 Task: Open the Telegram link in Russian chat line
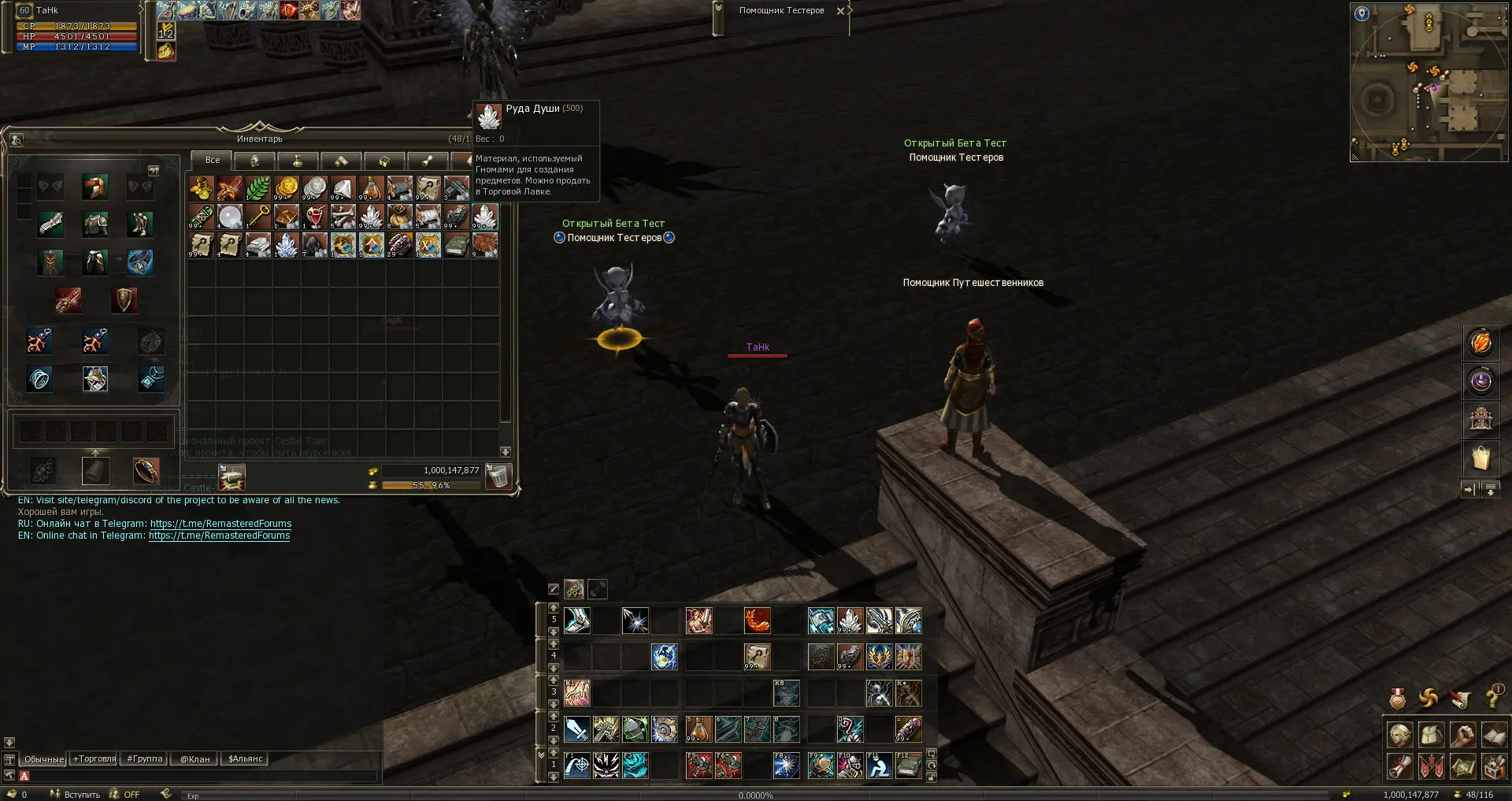(220, 524)
